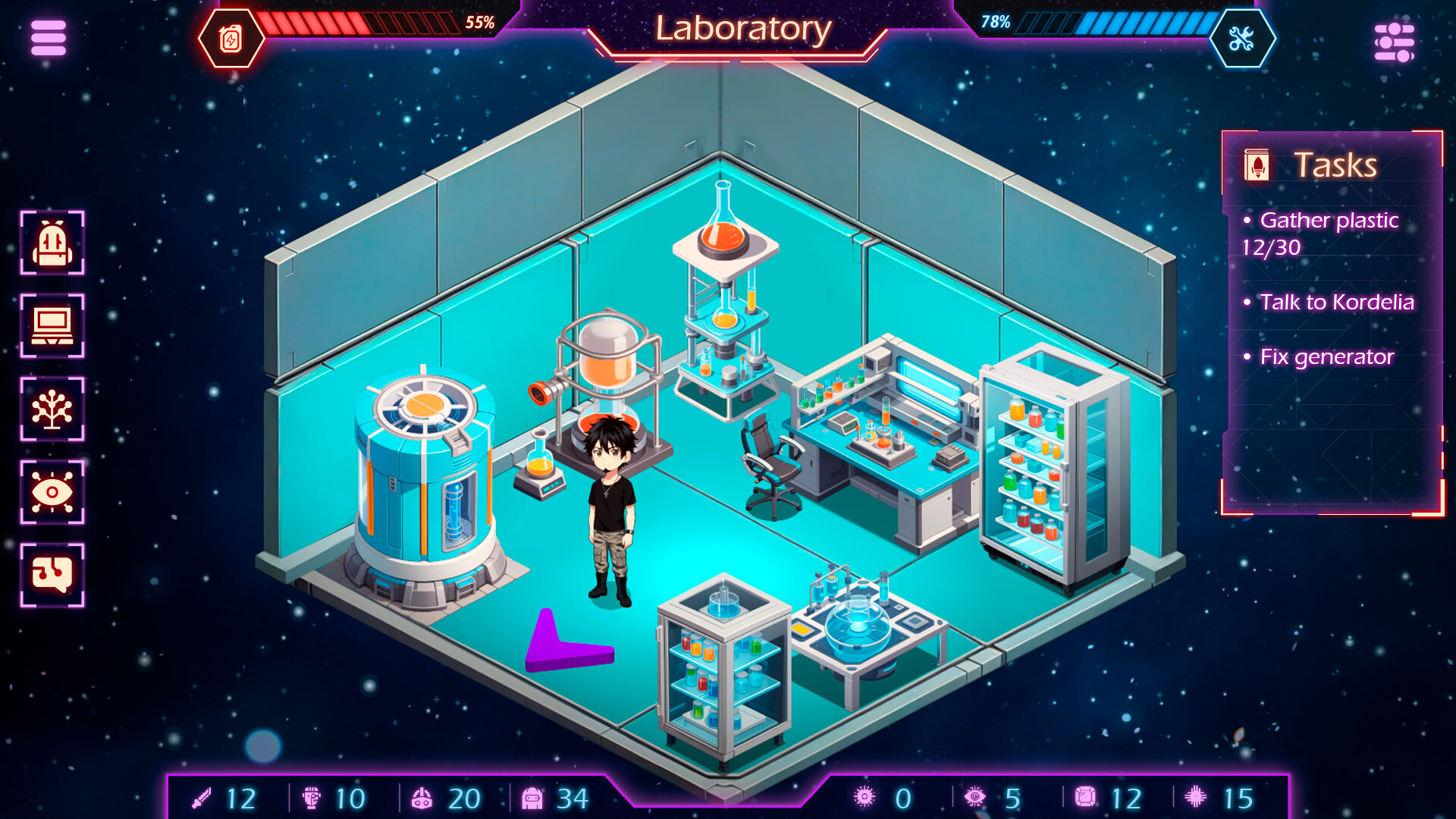1456x819 pixels.
Task: Expand the hamburger menu top left
Action: pyautogui.click(x=47, y=39)
